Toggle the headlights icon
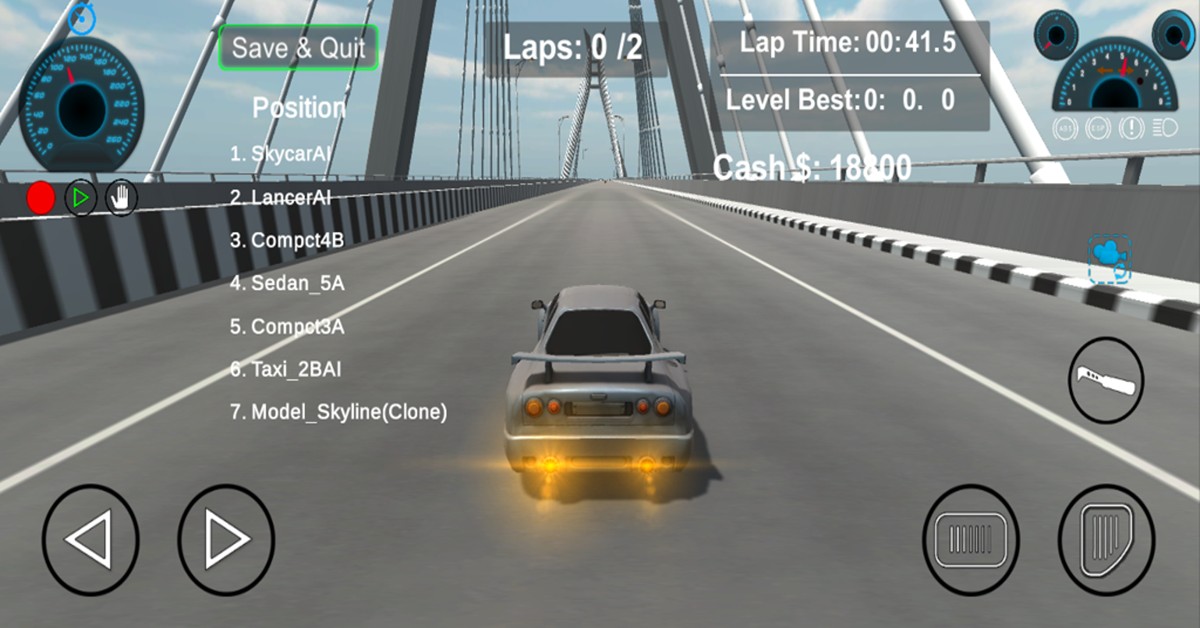 point(1164,128)
